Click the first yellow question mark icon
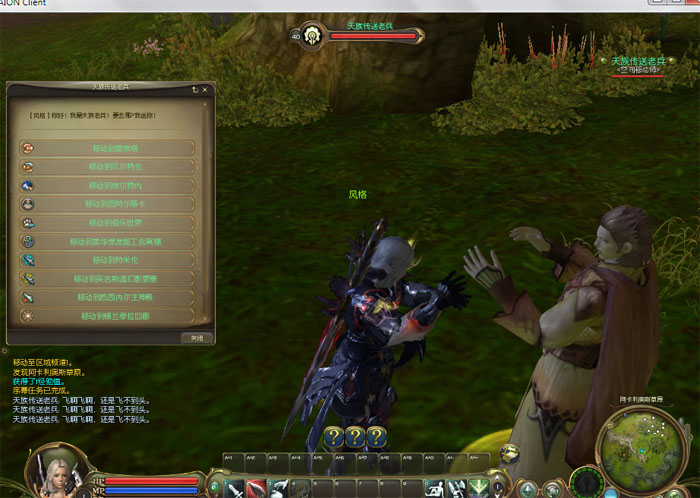Viewport: 700px width, 498px height. pos(334,437)
